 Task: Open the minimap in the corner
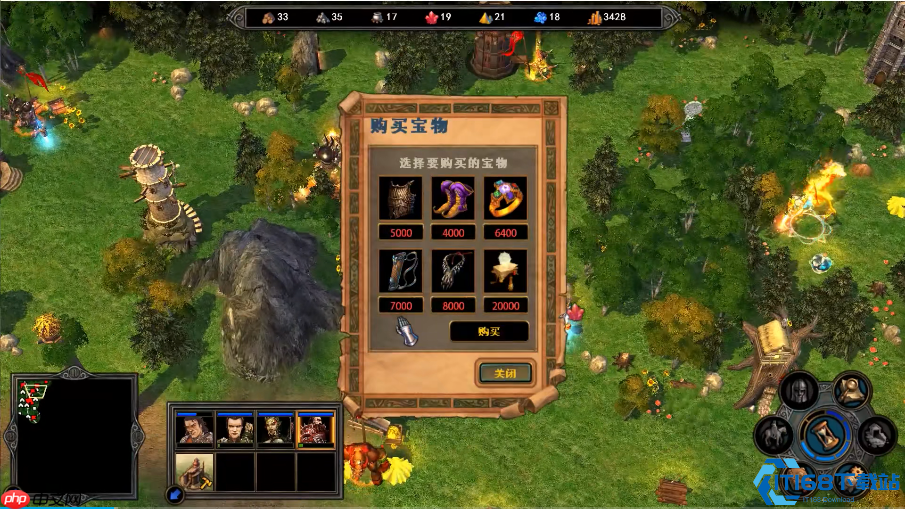point(76,434)
